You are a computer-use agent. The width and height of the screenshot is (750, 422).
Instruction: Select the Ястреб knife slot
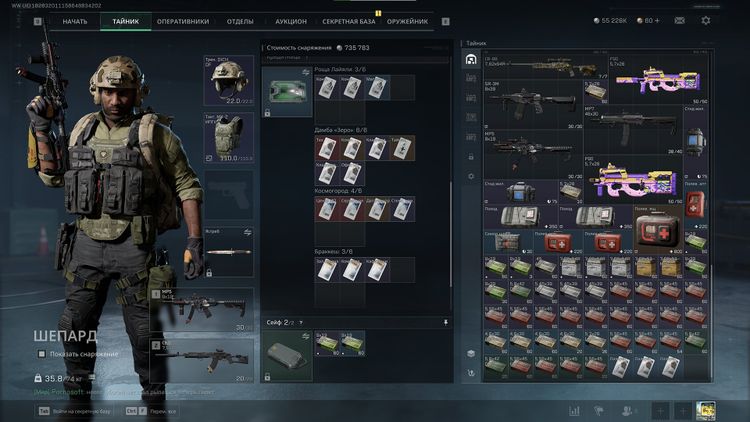[x=229, y=251]
